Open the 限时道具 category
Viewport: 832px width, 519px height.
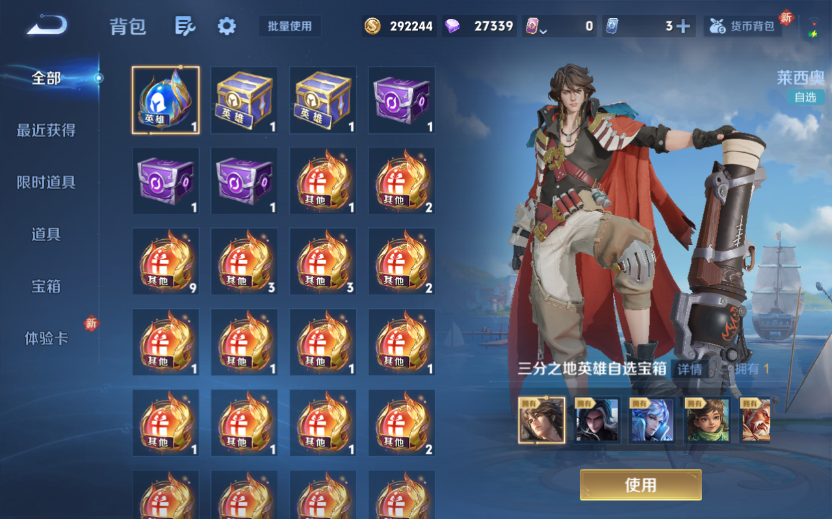(46, 182)
